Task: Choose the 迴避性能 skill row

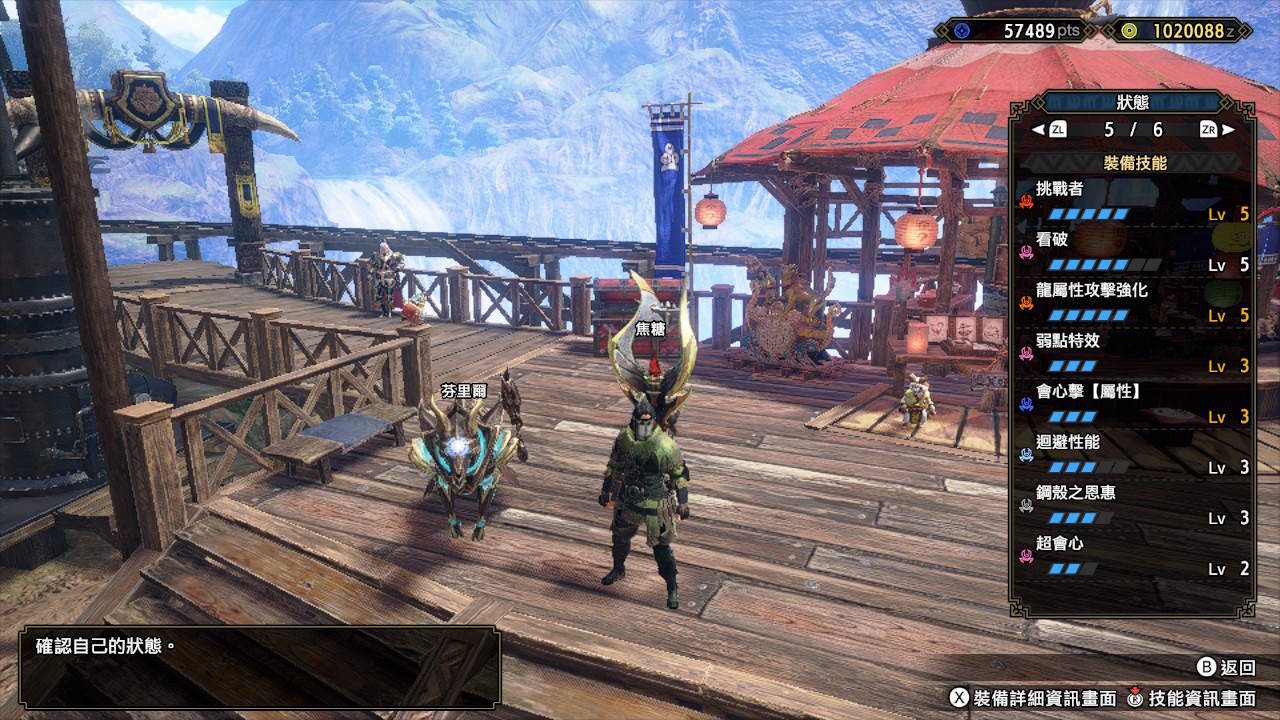Action: [1133, 455]
